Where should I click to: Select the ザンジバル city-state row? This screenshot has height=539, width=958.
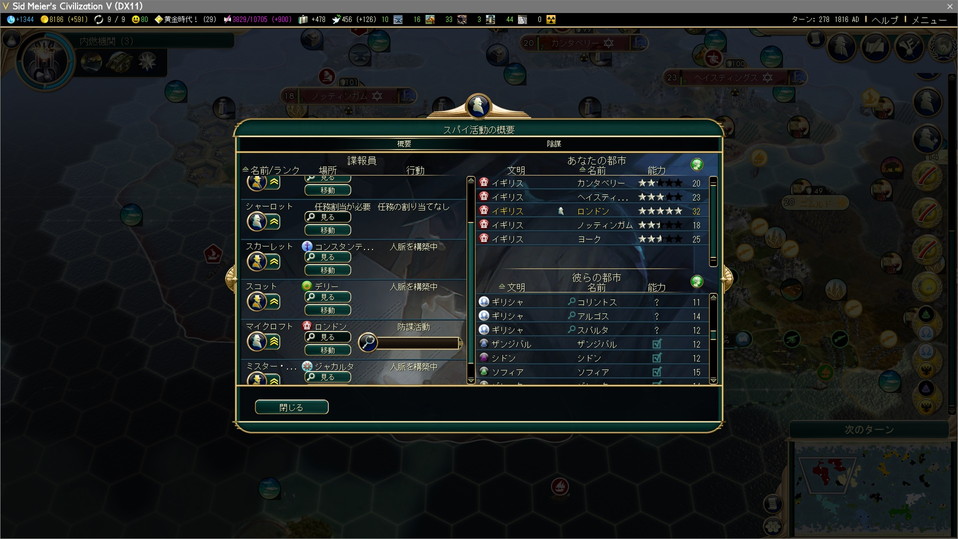(x=593, y=344)
